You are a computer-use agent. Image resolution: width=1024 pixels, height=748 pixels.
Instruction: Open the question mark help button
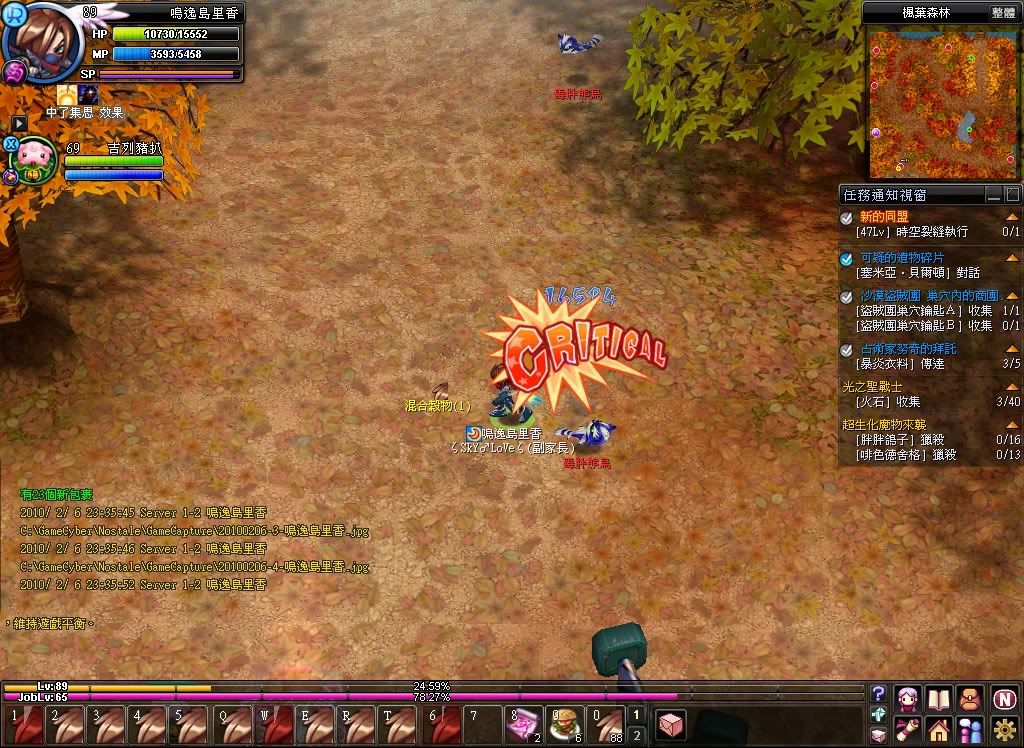(879, 693)
